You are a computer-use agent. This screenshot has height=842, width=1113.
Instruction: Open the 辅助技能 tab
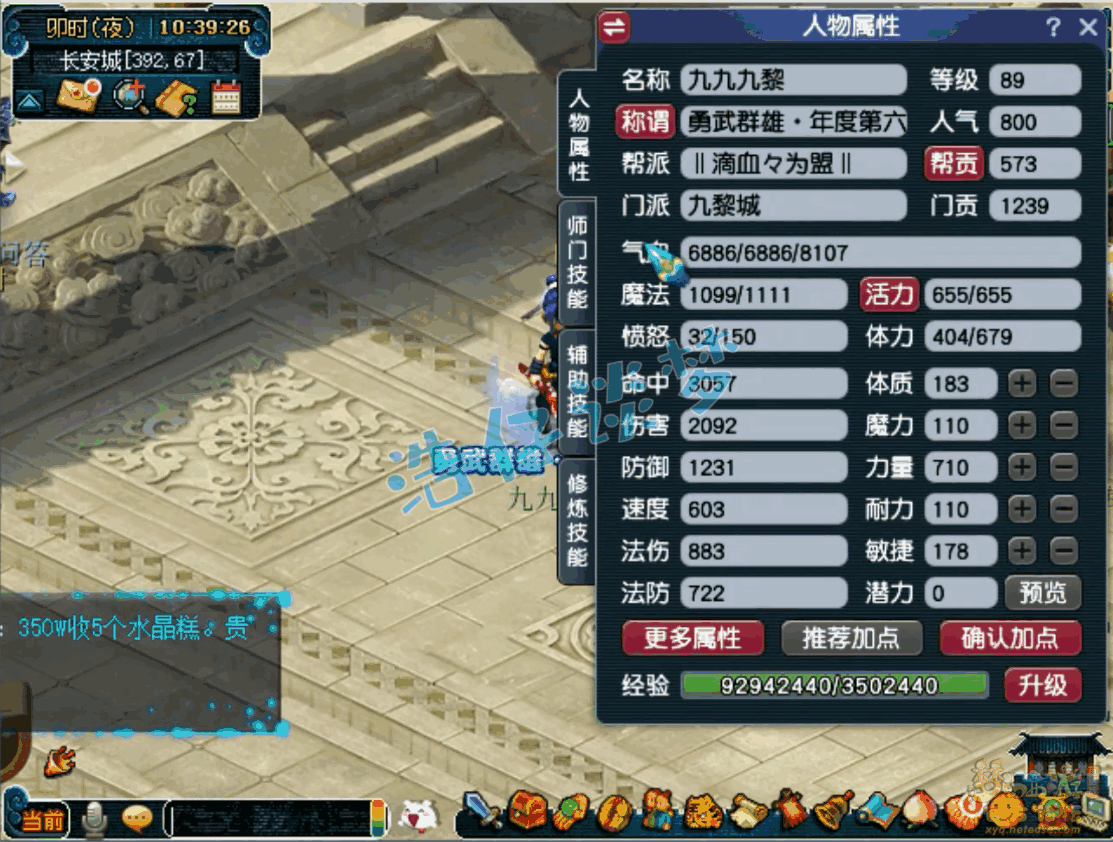(x=577, y=391)
